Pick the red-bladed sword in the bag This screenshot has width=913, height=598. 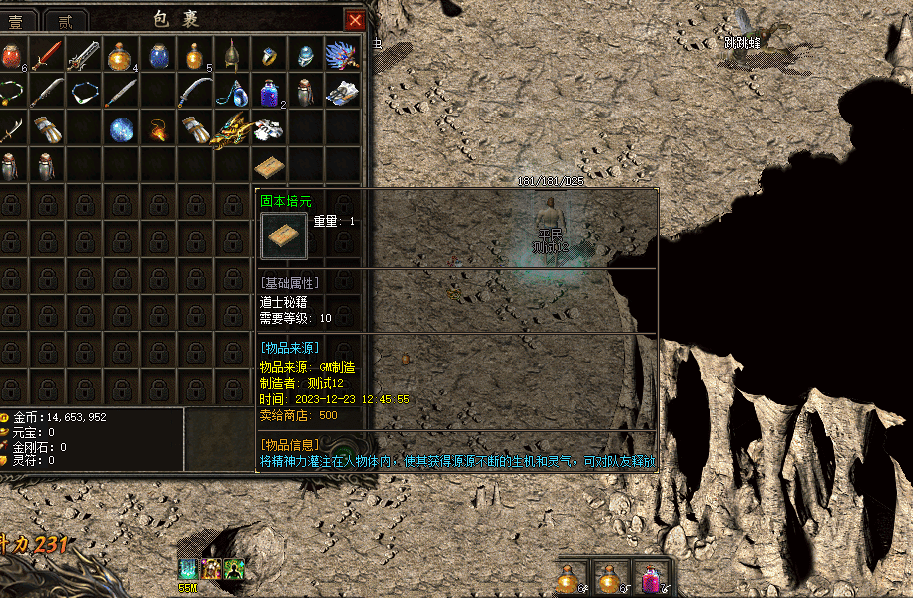(46, 56)
